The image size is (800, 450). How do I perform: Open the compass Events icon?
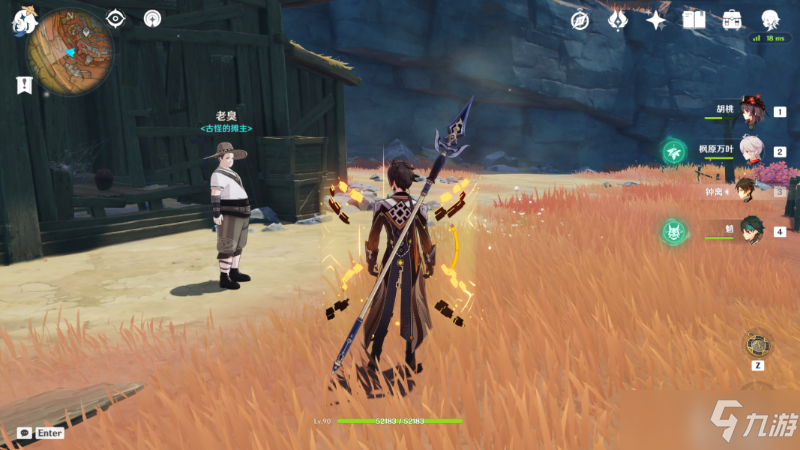click(x=580, y=20)
